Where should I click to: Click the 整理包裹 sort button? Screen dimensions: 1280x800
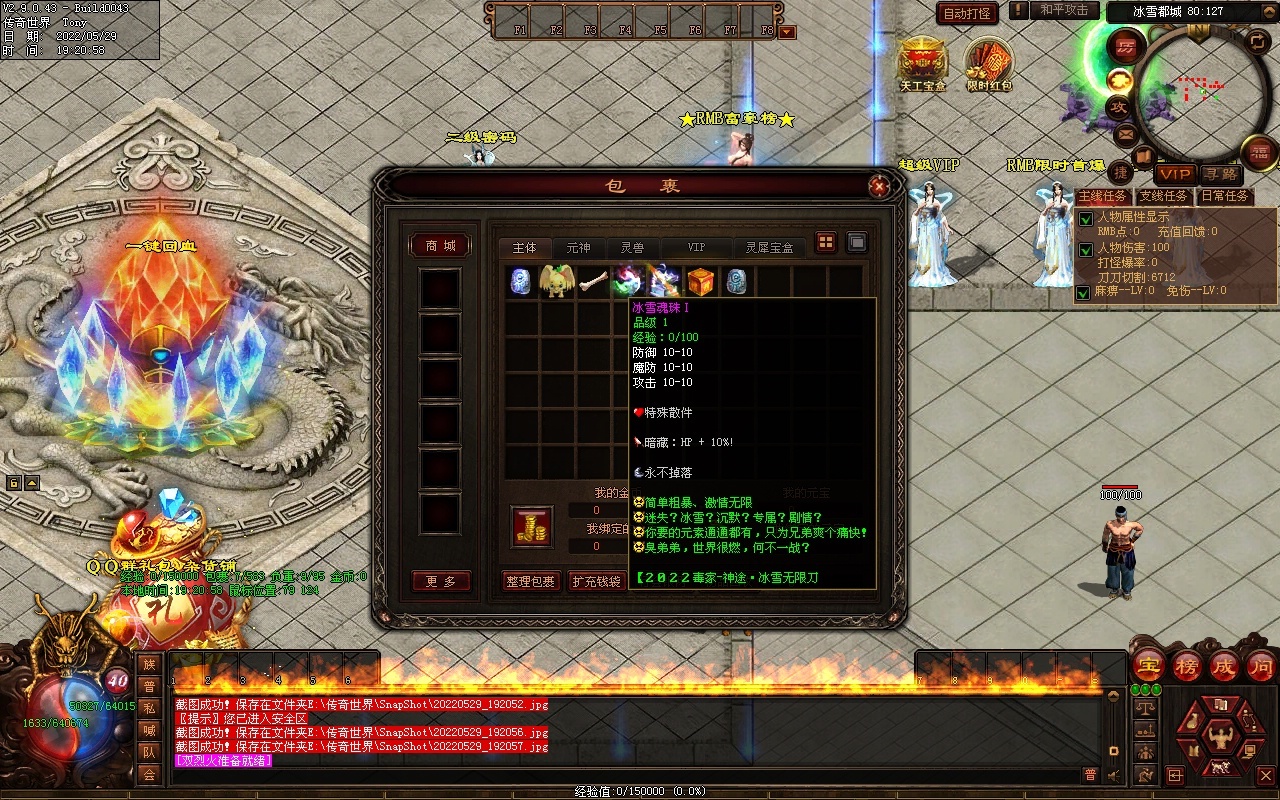(x=529, y=582)
